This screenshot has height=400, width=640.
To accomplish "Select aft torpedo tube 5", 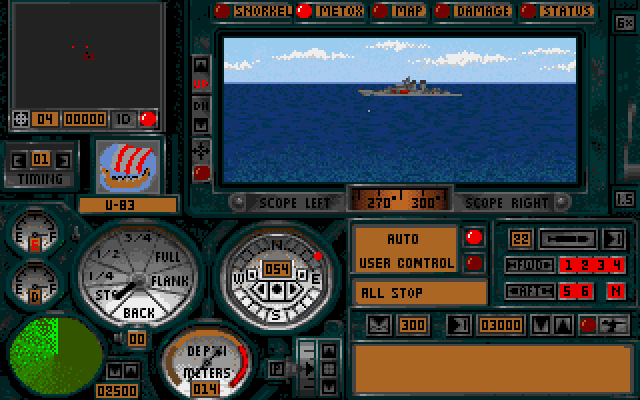I will tap(566, 291).
